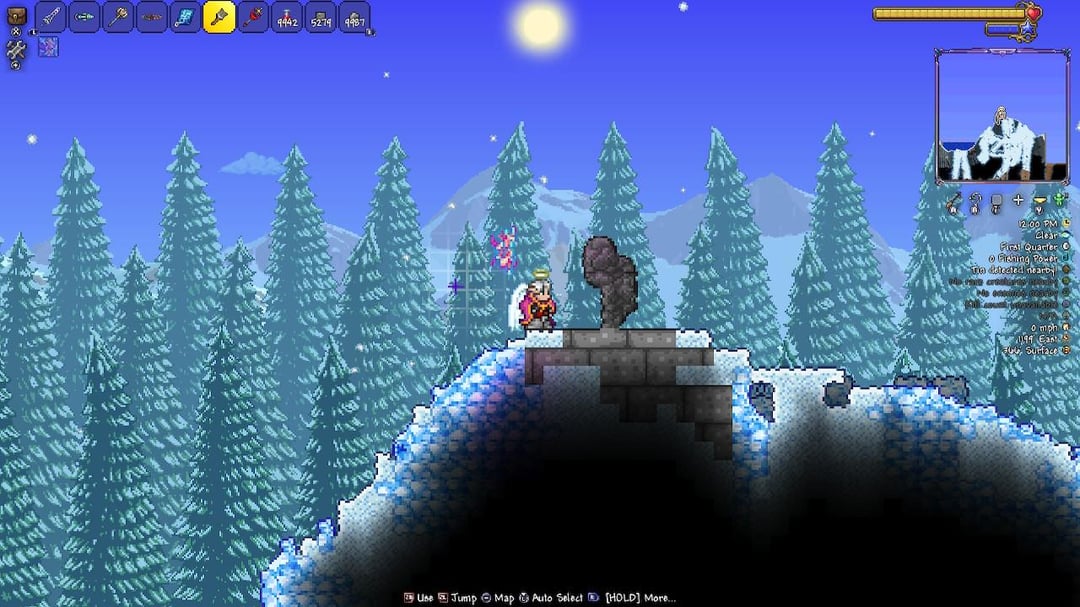This screenshot has height=607, width=1080.
Task: Click the highlighted yellow brush slot
Action: [x=219, y=17]
